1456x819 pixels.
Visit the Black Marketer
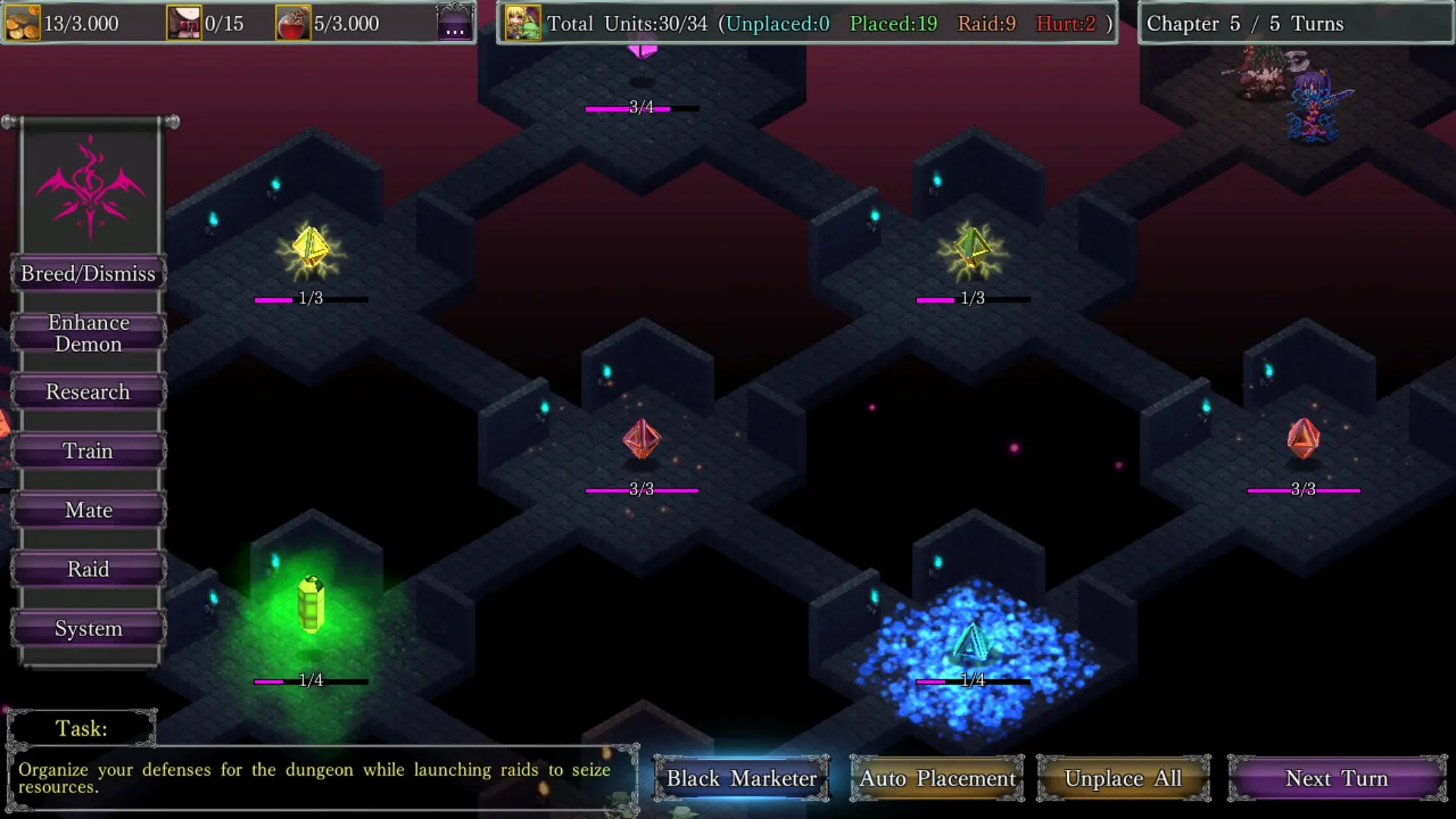tap(741, 778)
